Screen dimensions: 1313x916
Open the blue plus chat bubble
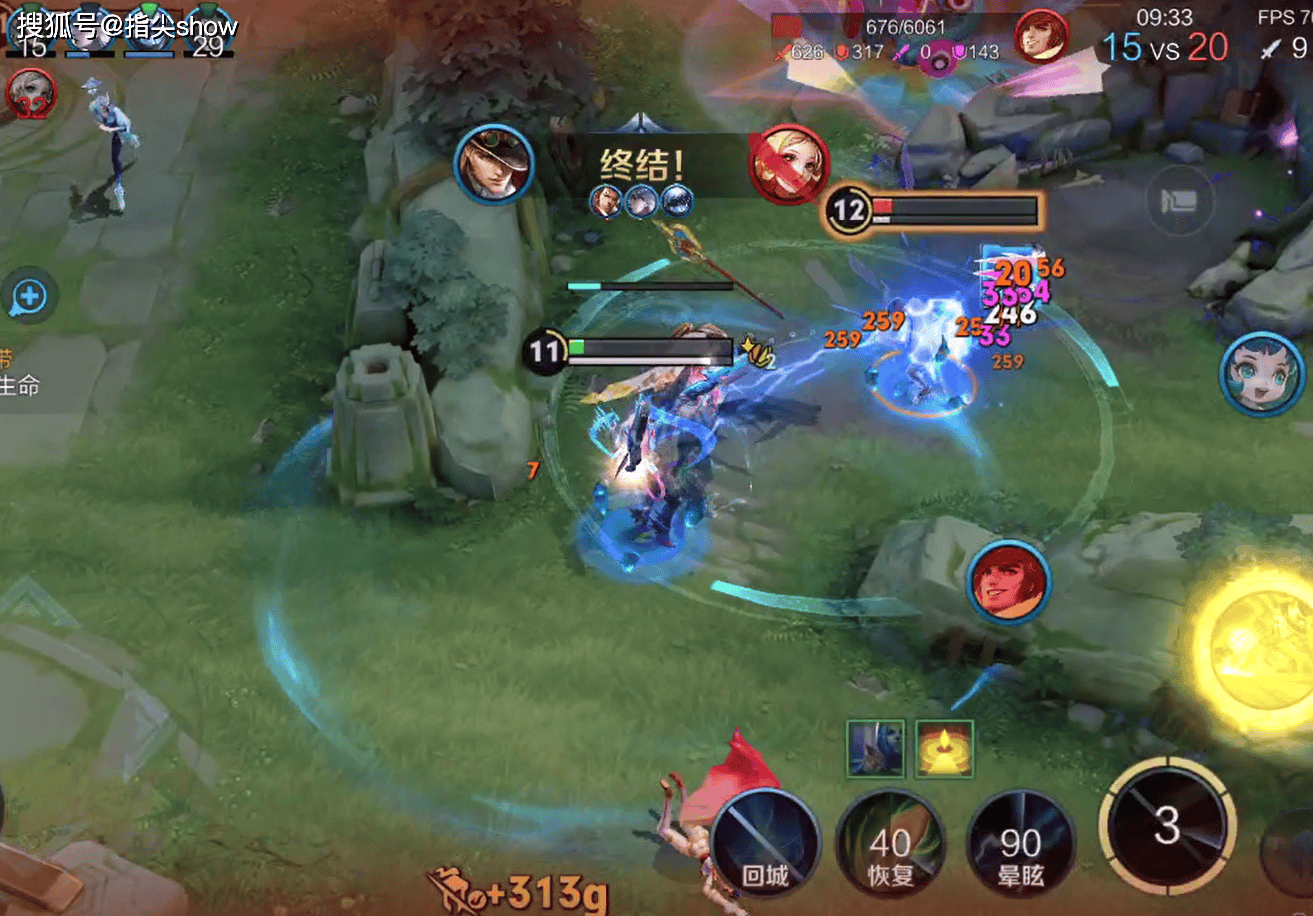(x=29, y=296)
